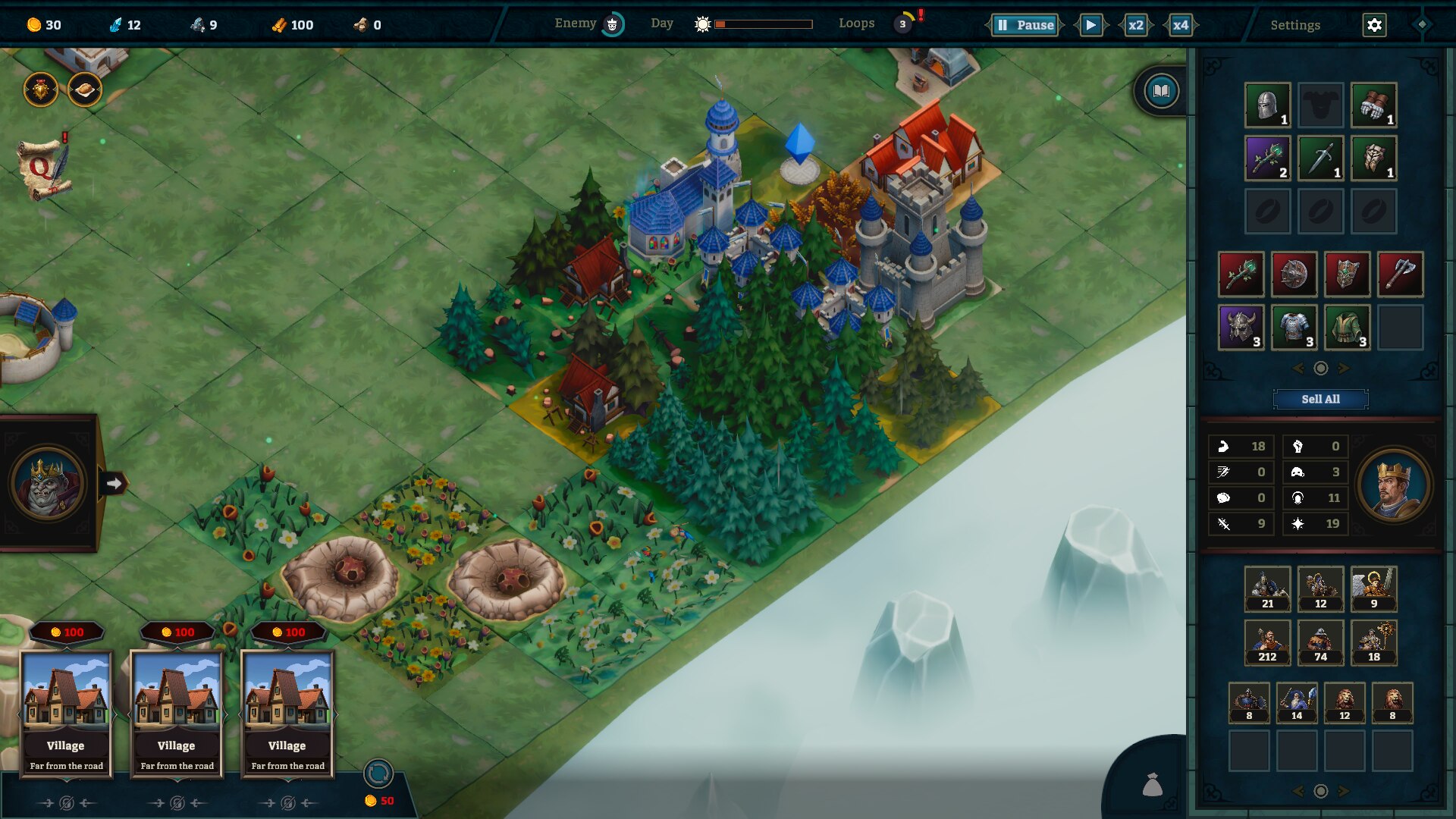Open Settings with the gear icon
1456x819 pixels.
1374,25
